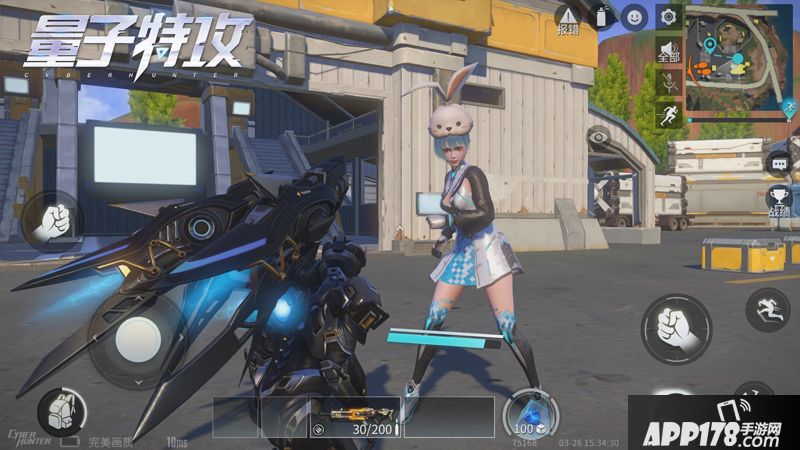This screenshot has width=800, height=450.
Task: Open the chat bubble button
Action: 779,163
